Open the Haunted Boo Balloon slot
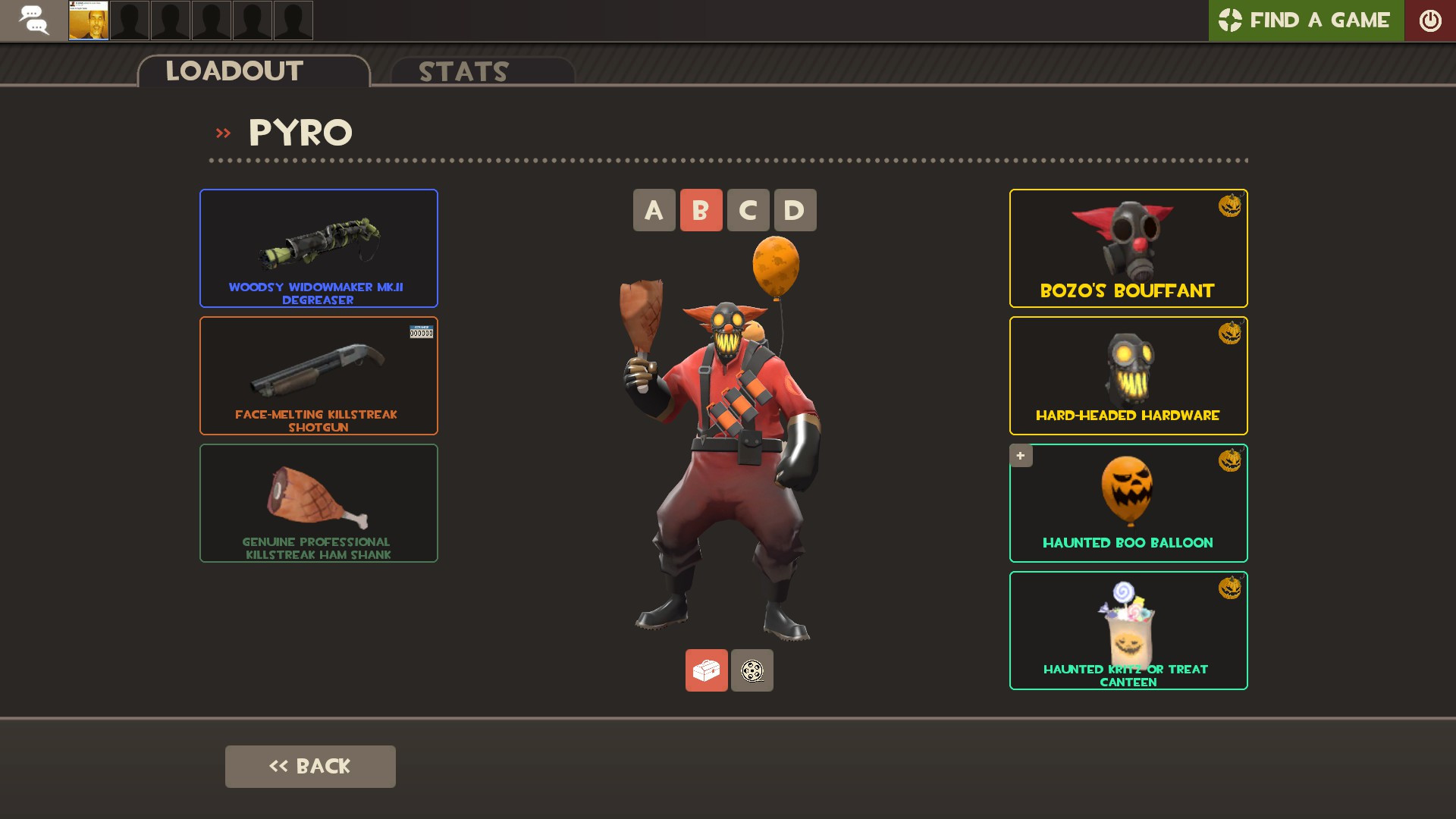Image resolution: width=1456 pixels, height=819 pixels. pyautogui.click(x=1128, y=503)
